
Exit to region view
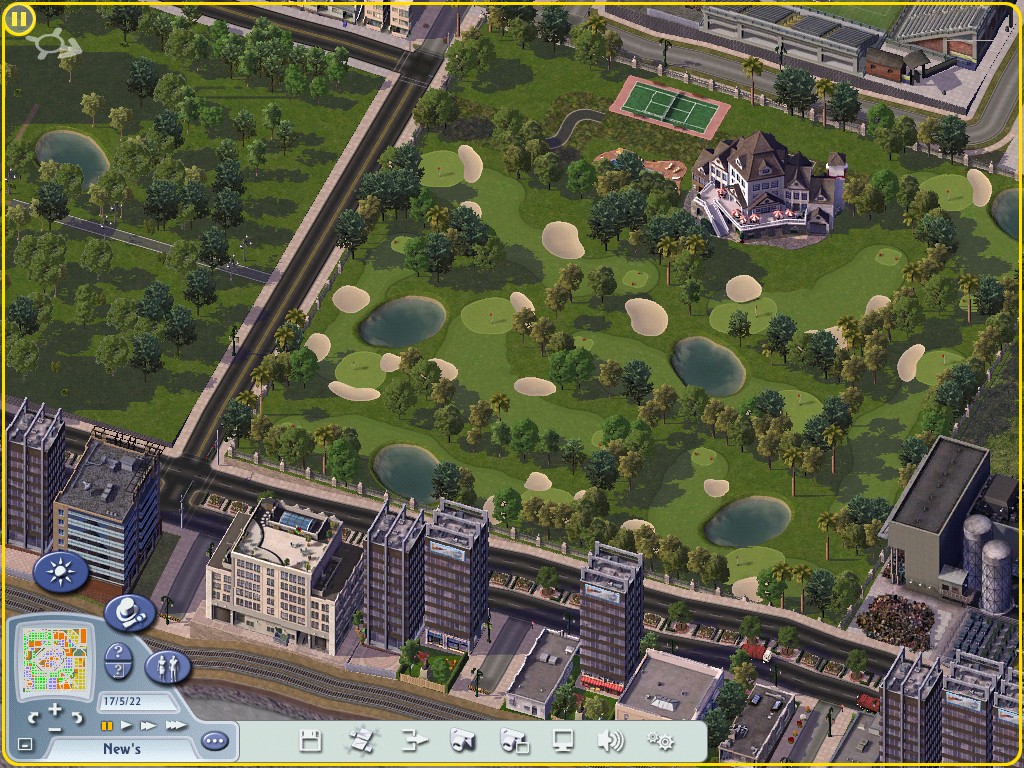coord(413,741)
